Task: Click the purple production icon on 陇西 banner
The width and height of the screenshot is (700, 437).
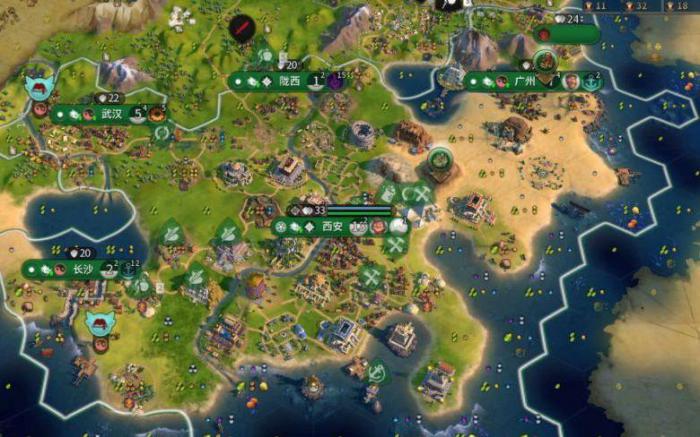Action: [336, 81]
